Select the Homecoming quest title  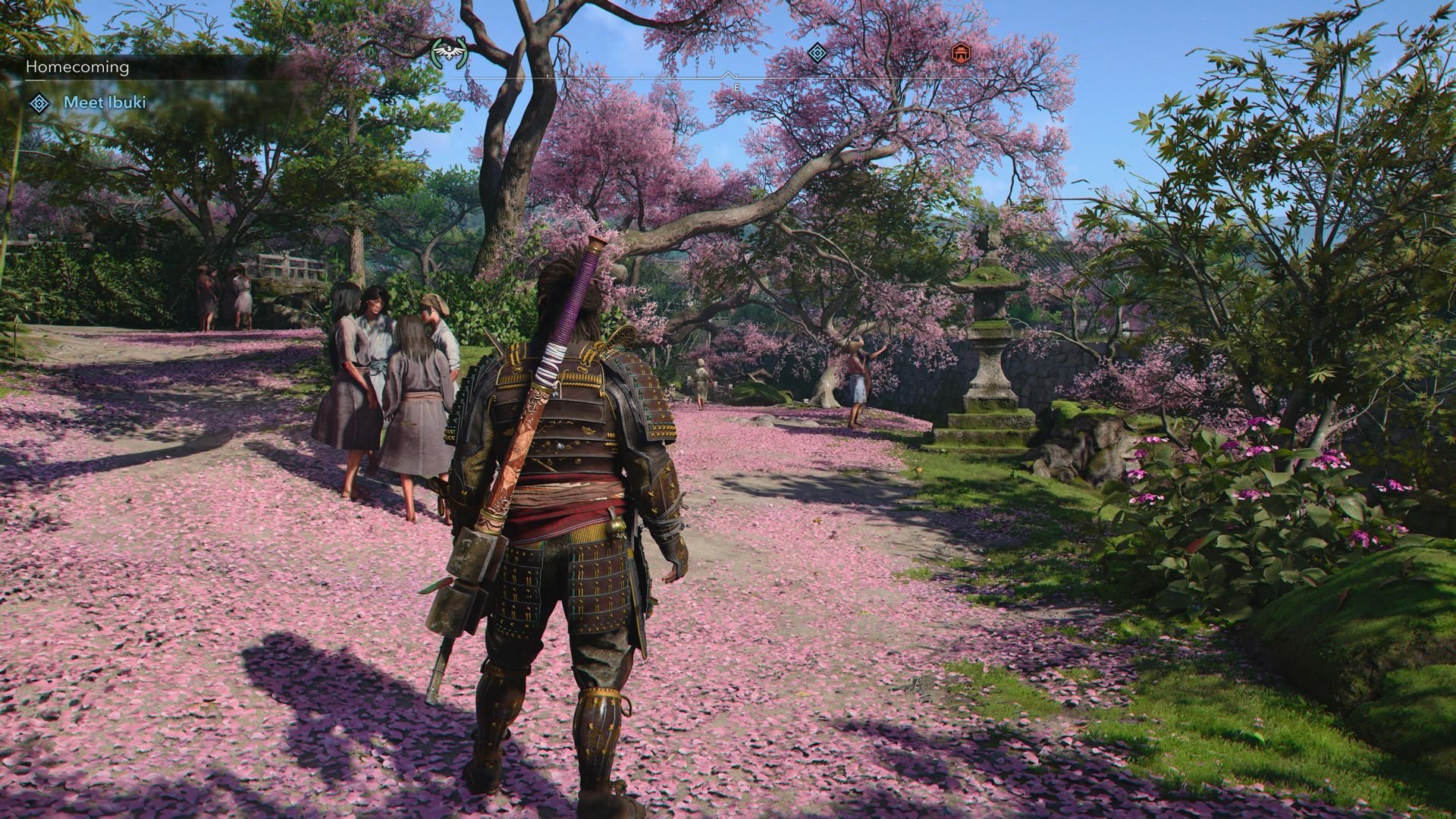click(x=77, y=67)
